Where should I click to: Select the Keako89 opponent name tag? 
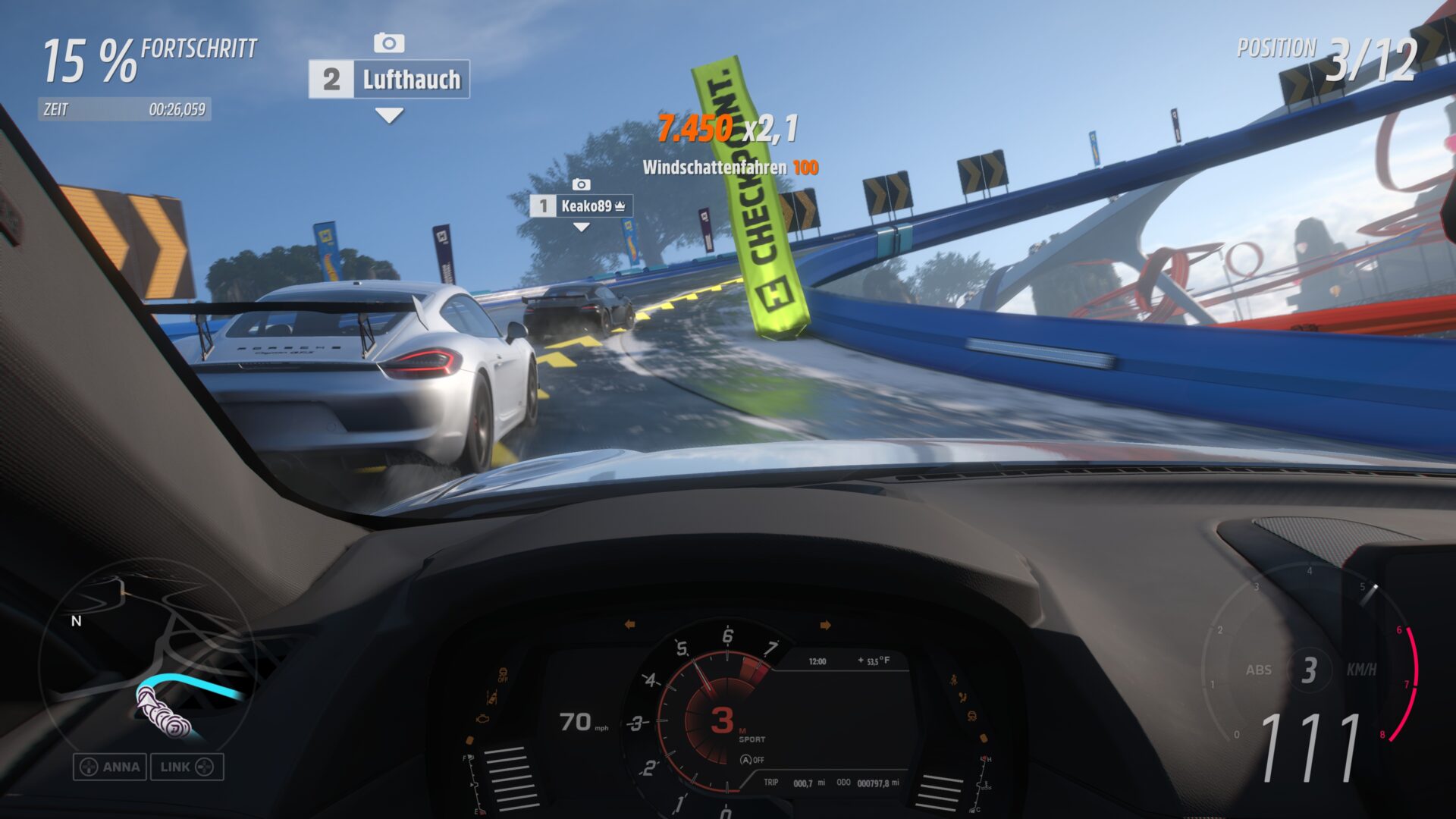[x=581, y=206]
